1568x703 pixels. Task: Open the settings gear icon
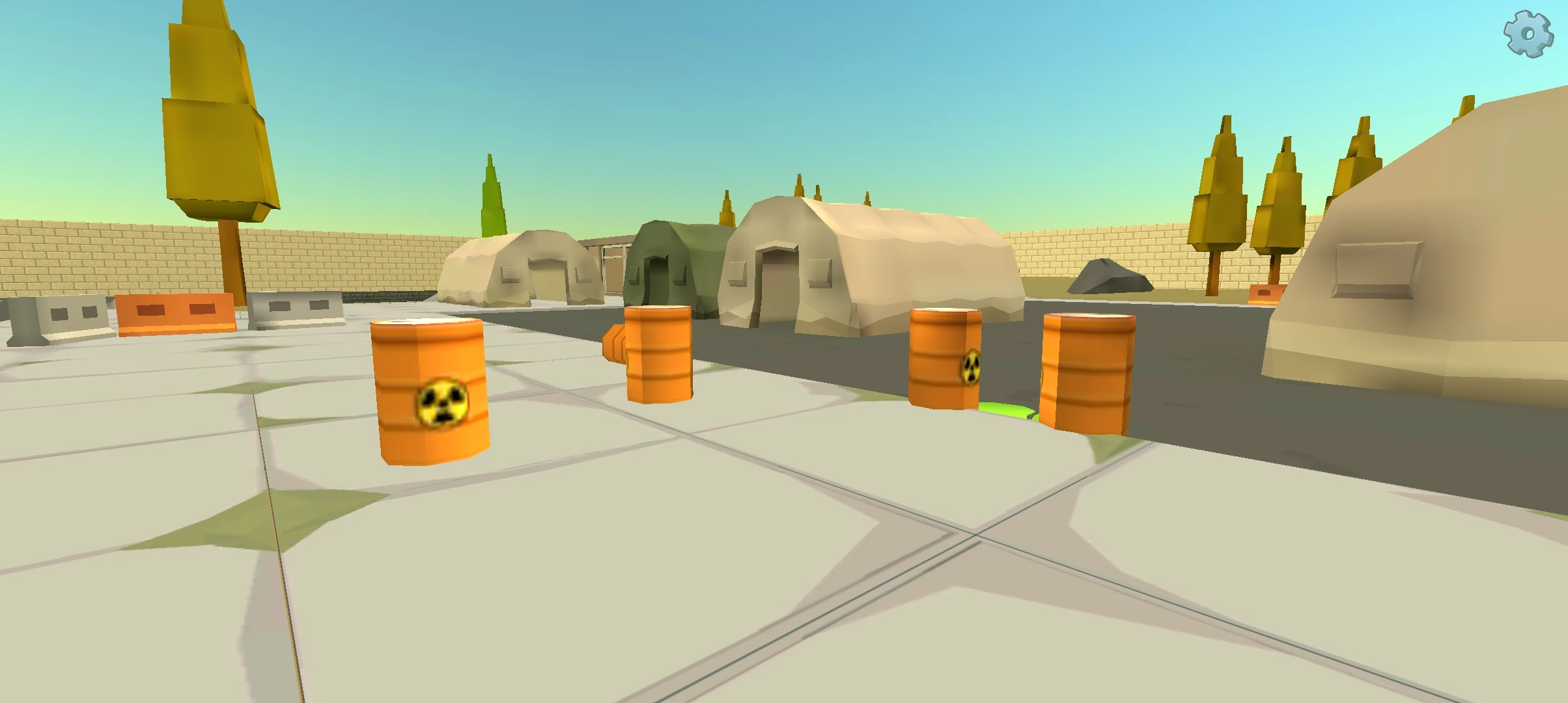click(x=1526, y=34)
